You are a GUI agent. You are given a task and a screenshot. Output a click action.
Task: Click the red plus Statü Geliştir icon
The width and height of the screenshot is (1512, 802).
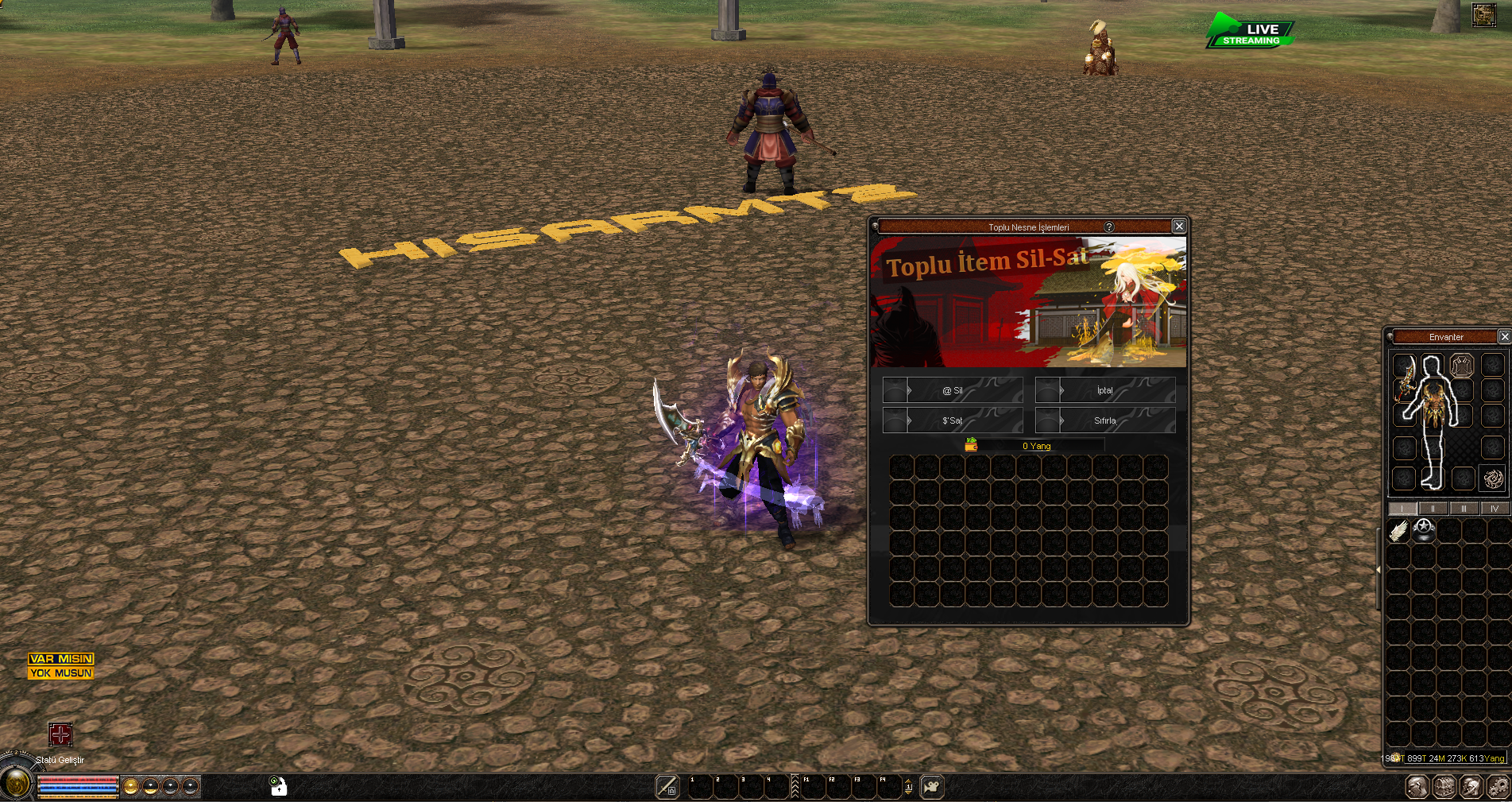pos(60,734)
